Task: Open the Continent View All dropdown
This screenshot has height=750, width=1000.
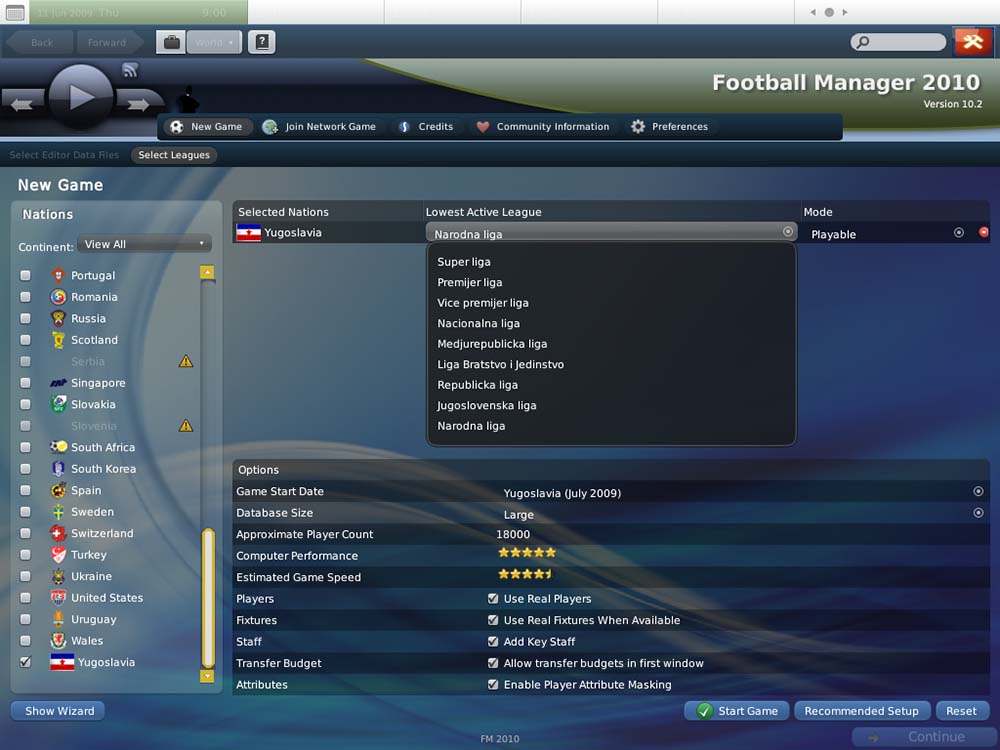Action: [144, 244]
